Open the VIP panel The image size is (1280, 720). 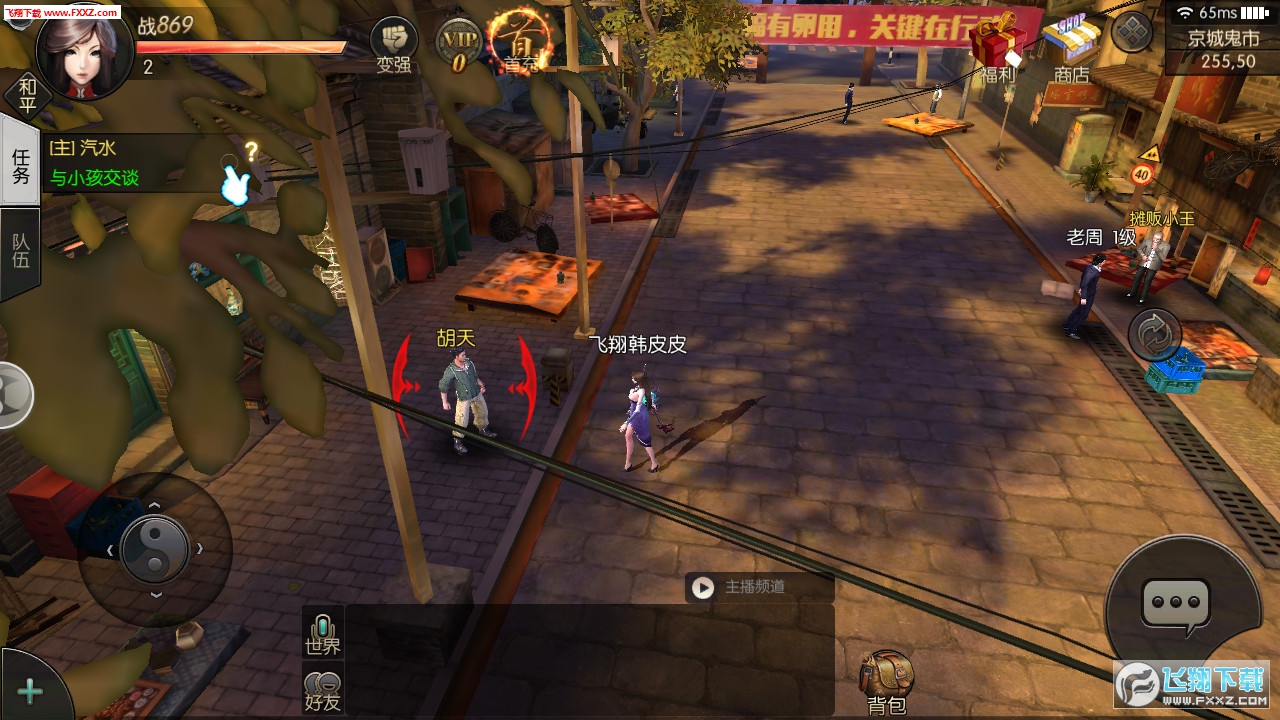coord(459,45)
